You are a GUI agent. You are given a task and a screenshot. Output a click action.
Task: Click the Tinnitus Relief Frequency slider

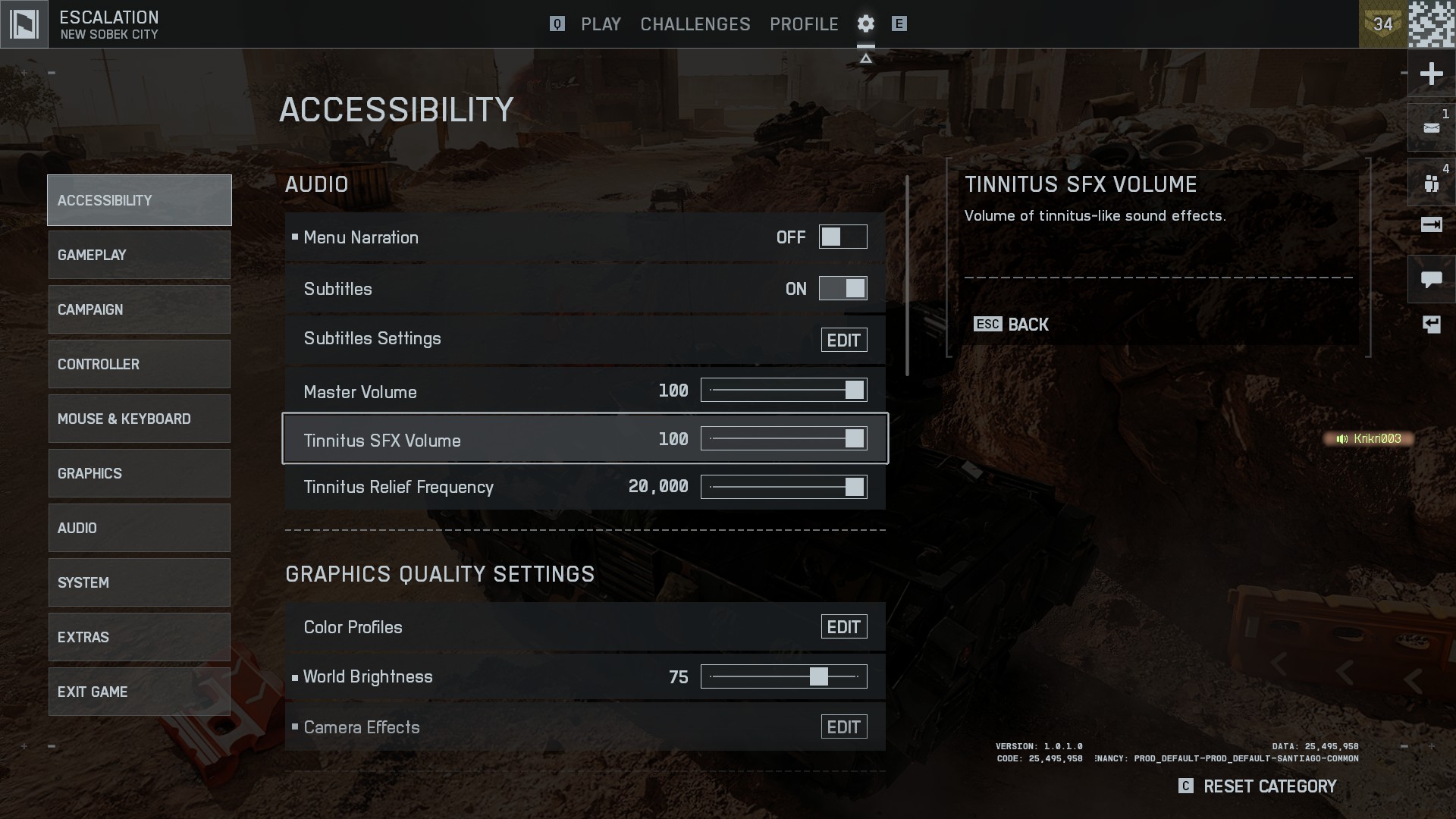[x=783, y=487]
